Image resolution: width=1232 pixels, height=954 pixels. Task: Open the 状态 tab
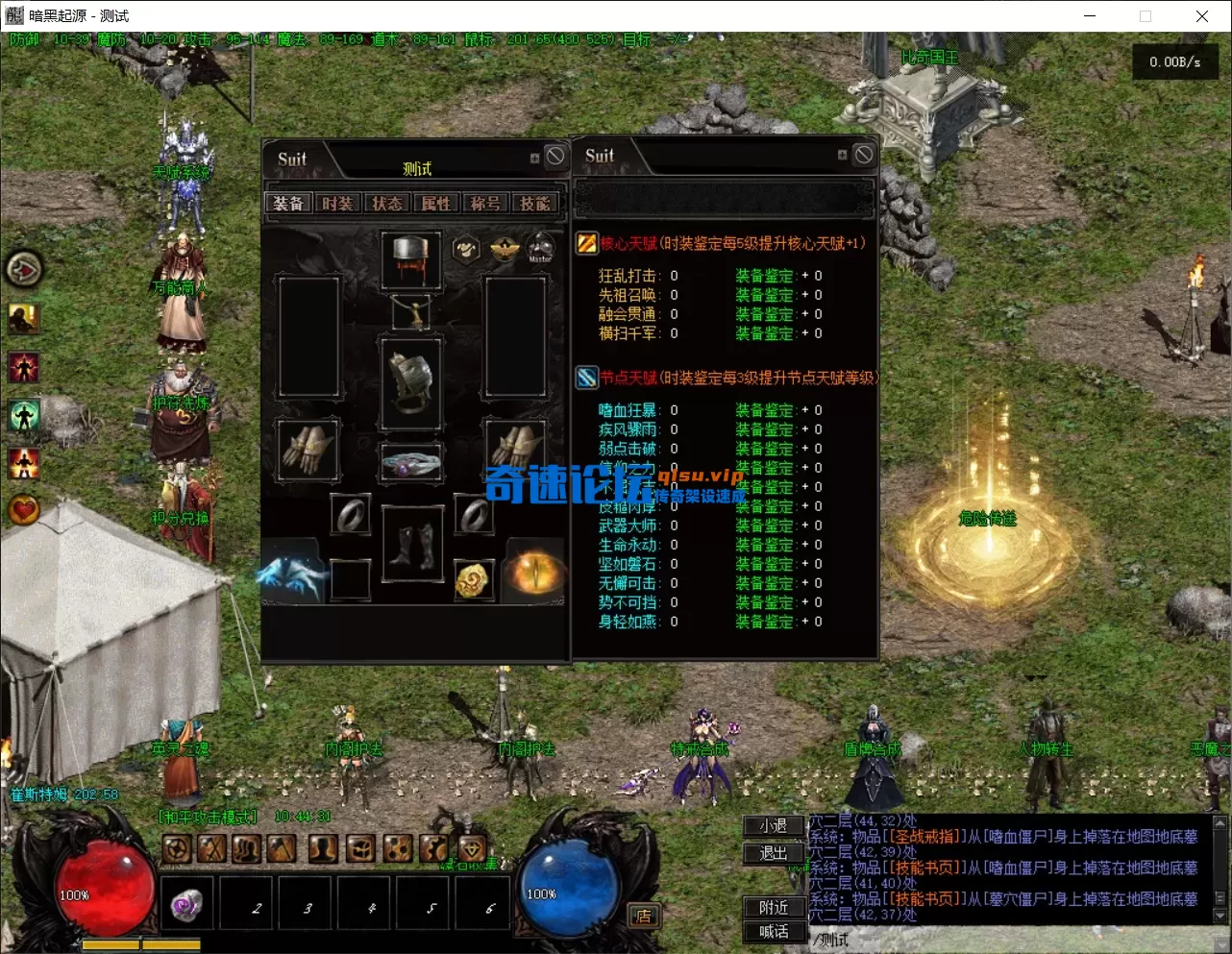(386, 204)
